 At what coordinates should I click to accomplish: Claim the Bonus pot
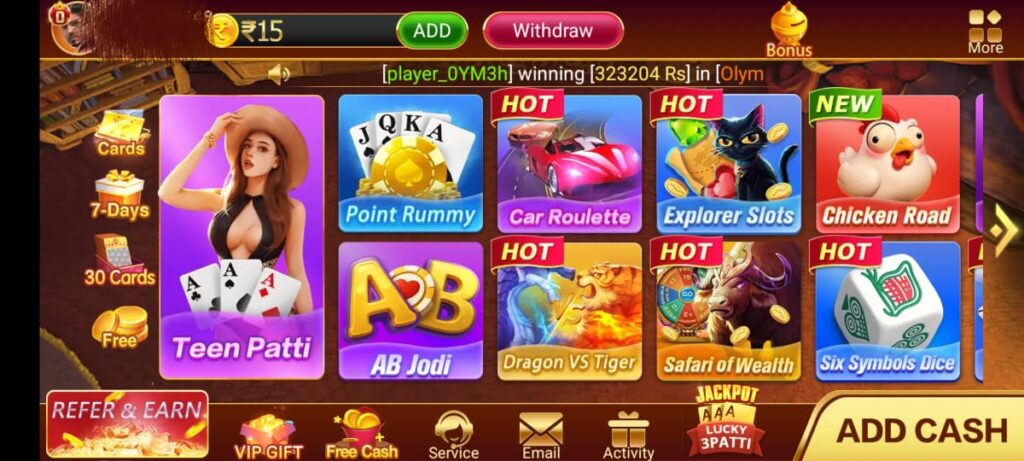(x=789, y=30)
